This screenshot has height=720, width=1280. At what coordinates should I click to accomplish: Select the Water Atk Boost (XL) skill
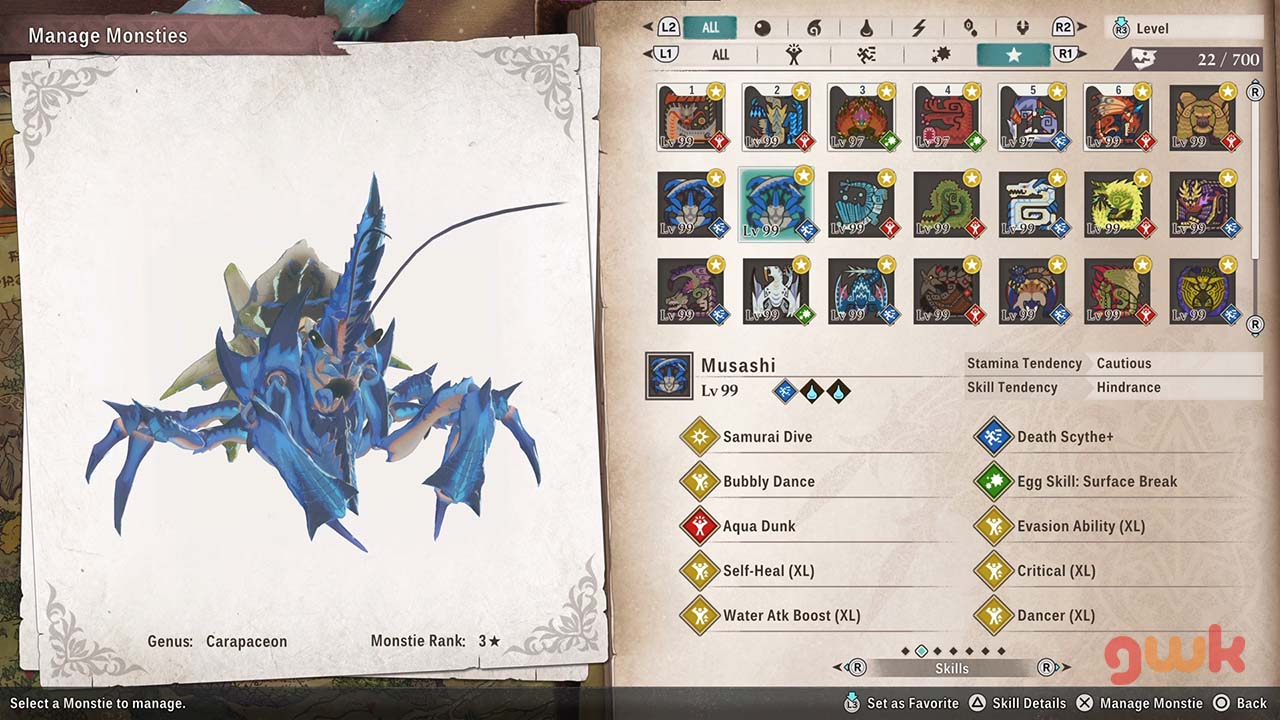click(791, 615)
